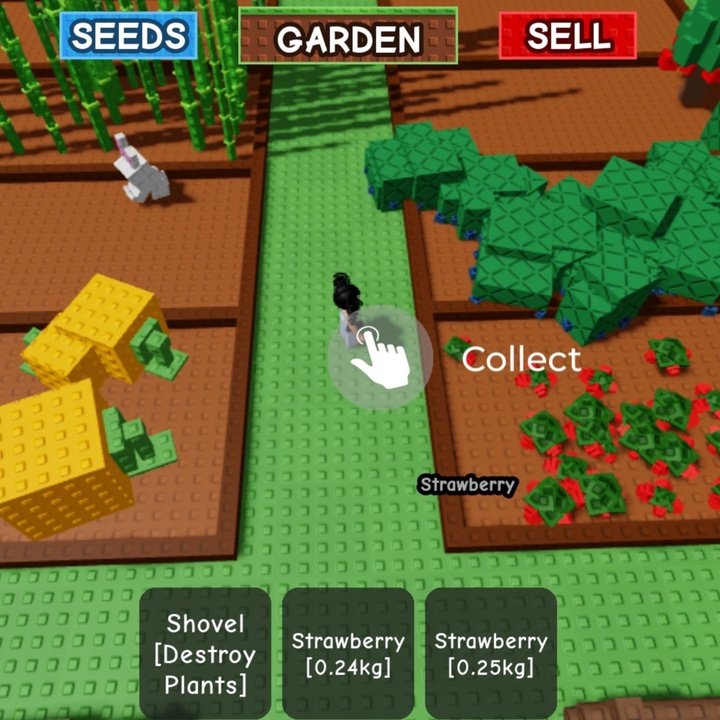Tap the red SELL button
This screenshot has width=720, height=720.
[x=567, y=36]
